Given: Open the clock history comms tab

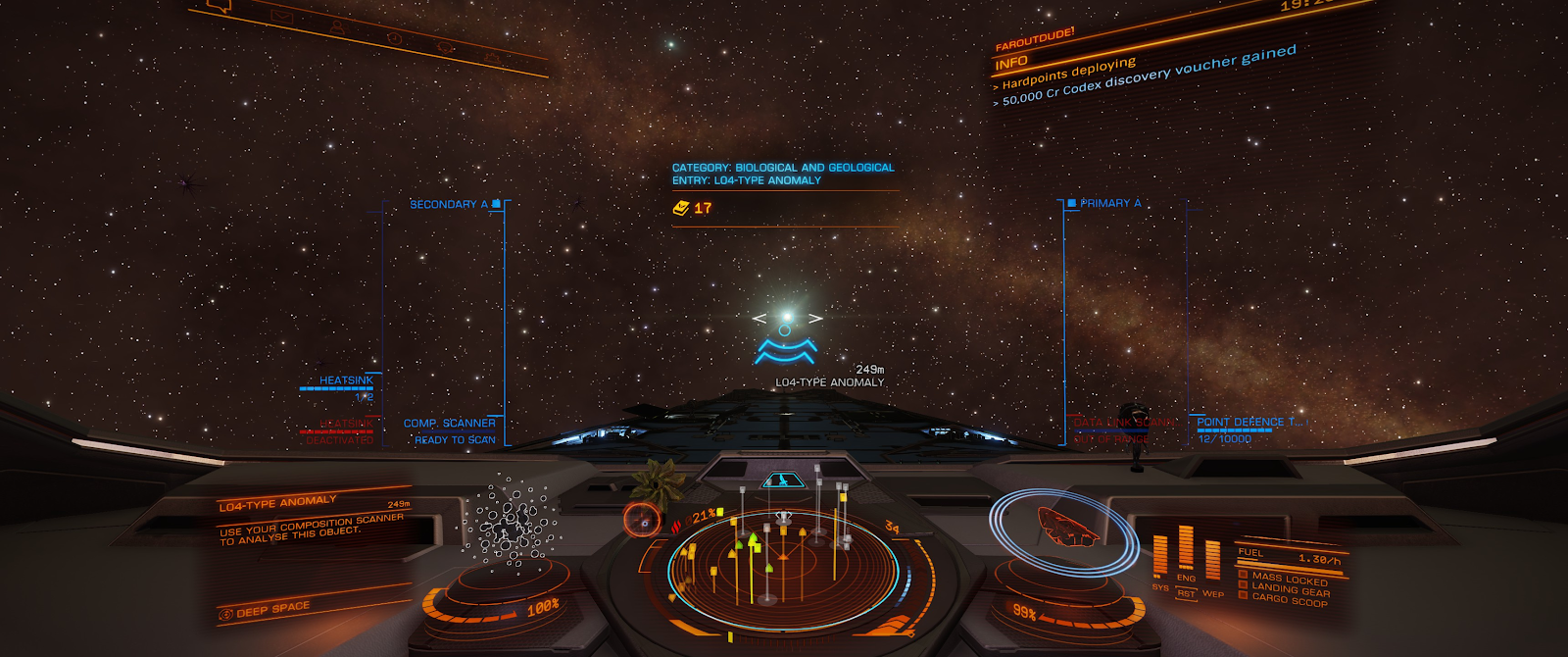Looking at the screenshot, I should point(394,38).
